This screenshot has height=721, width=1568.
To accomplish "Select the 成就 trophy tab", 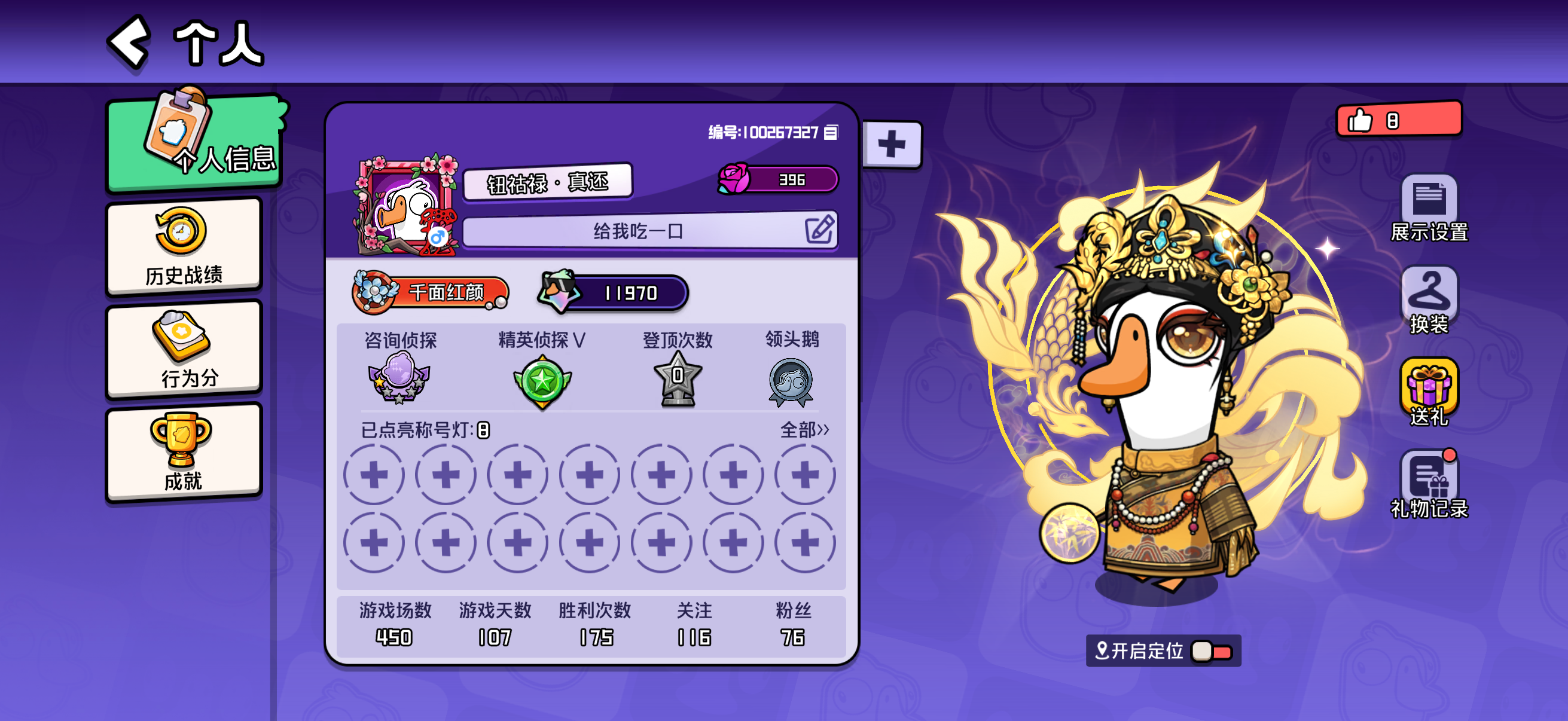I will (184, 452).
